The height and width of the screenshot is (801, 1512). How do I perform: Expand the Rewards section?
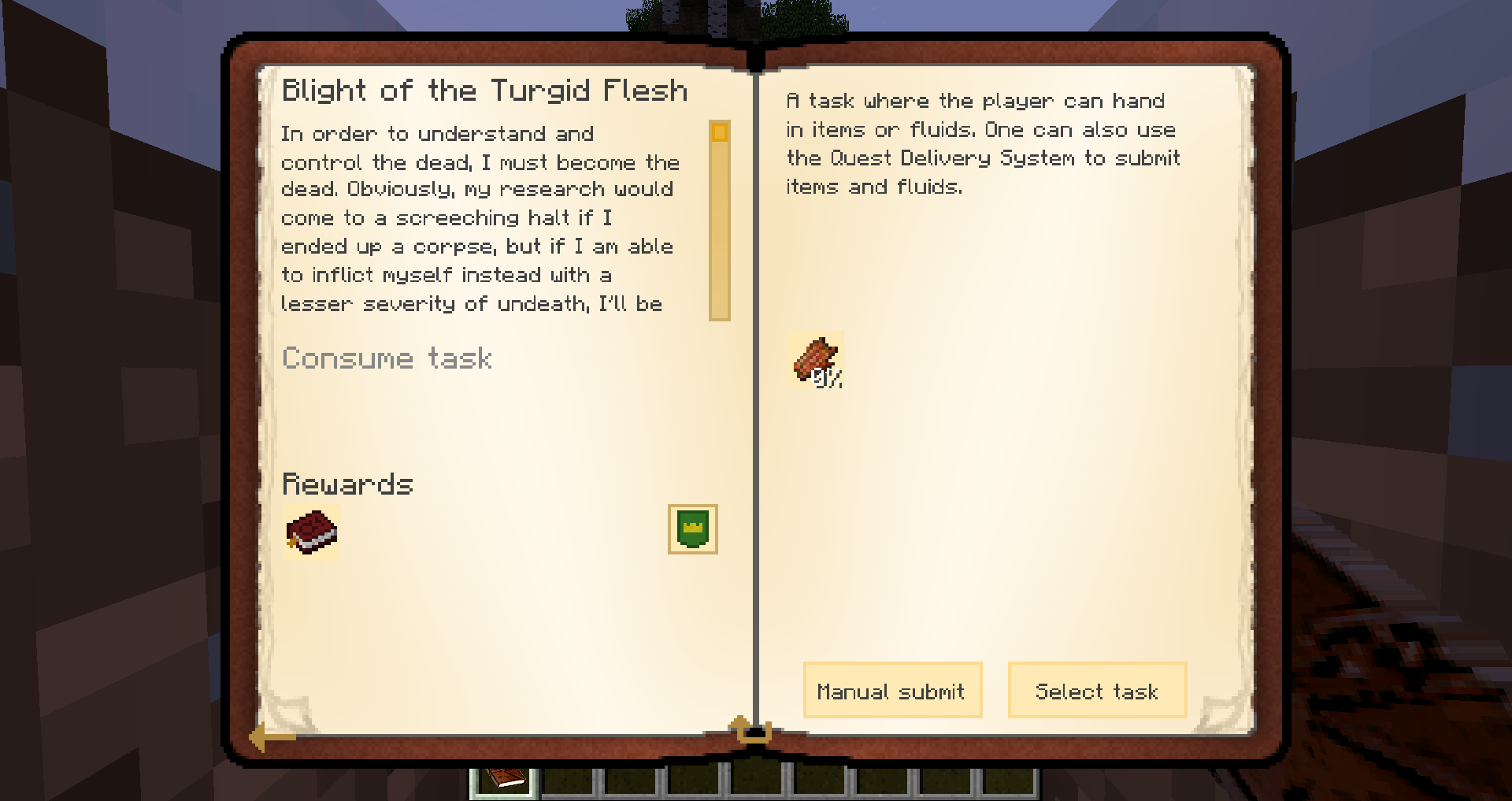point(347,484)
